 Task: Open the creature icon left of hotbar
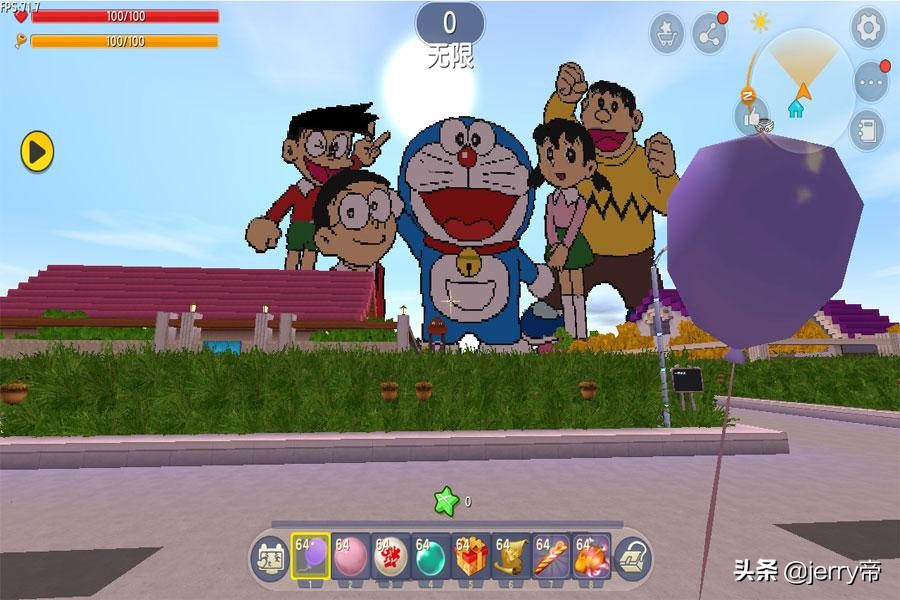[x=269, y=557]
